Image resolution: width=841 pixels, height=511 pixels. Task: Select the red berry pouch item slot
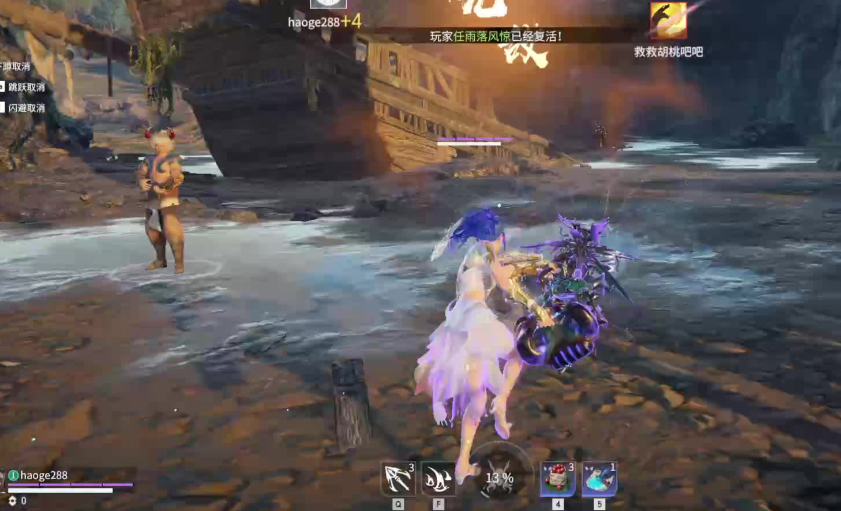click(x=557, y=478)
